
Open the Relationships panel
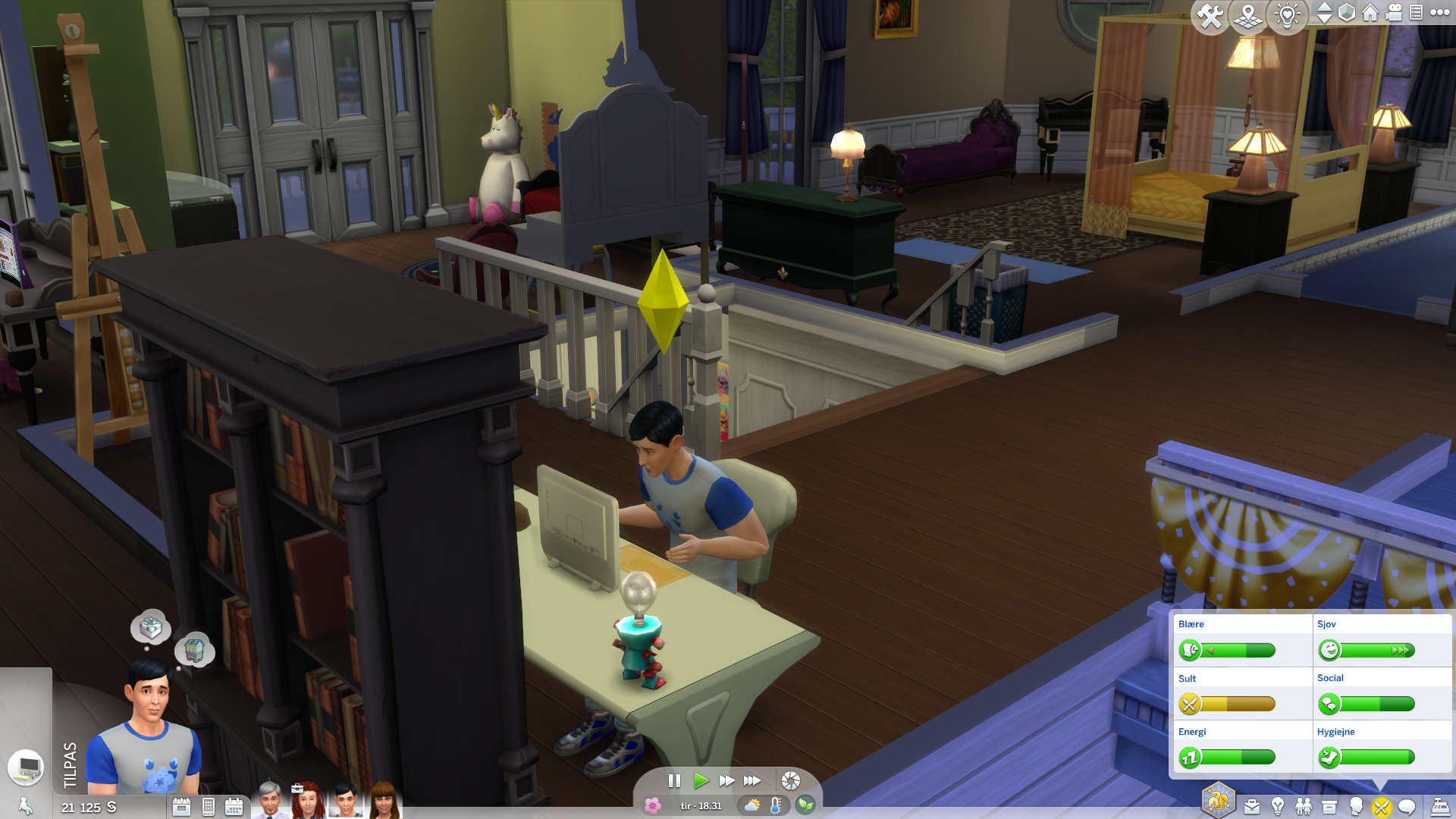(x=1304, y=807)
